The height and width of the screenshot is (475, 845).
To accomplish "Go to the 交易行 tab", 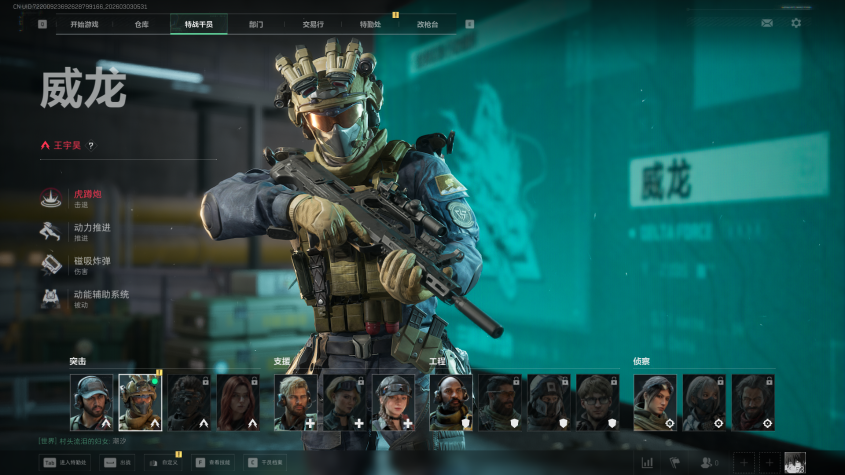I will [314, 24].
